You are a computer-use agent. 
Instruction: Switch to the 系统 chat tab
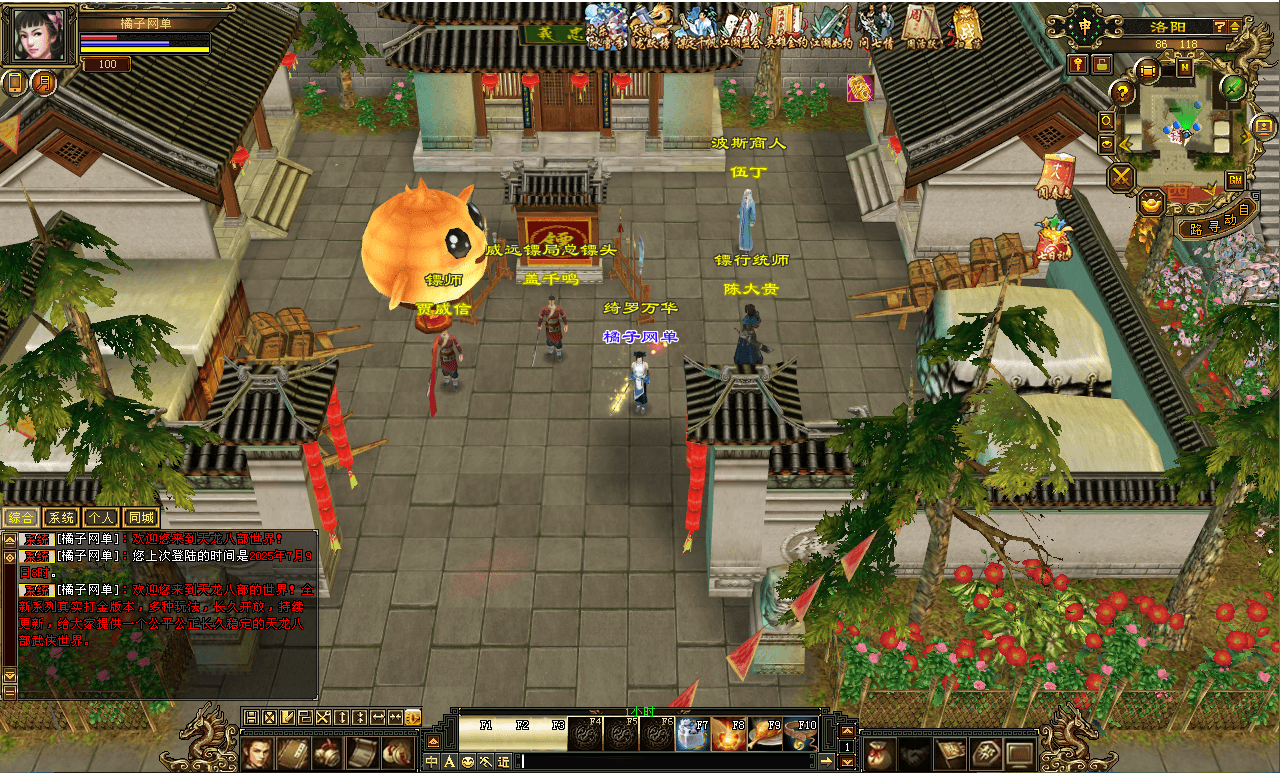click(x=61, y=517)
